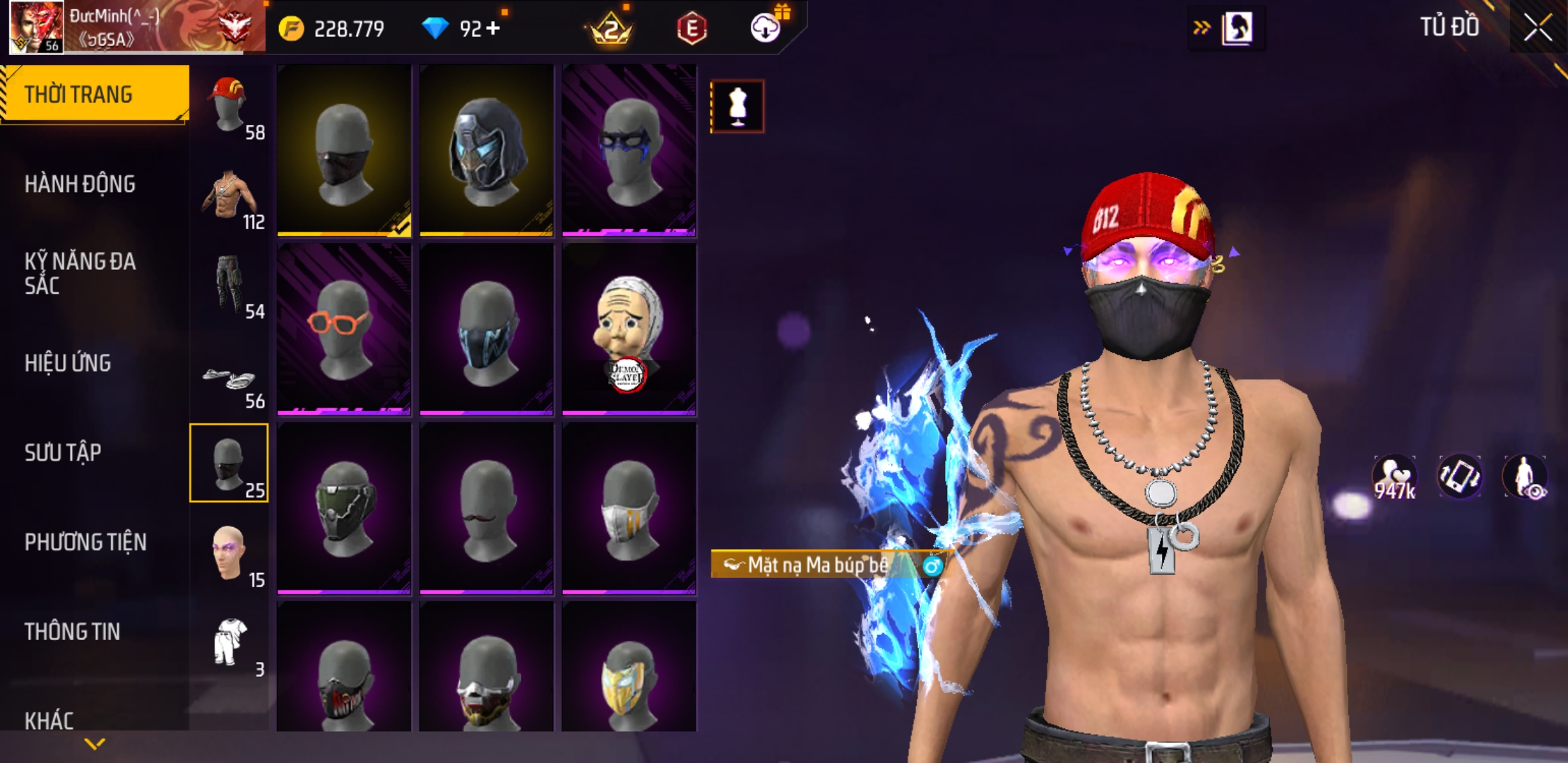Image resolution: width=1568 pixels, height=763 pixels.
Task: Switch to Kỹ Năng Đa Sắc tab
Action: (80, 273)
